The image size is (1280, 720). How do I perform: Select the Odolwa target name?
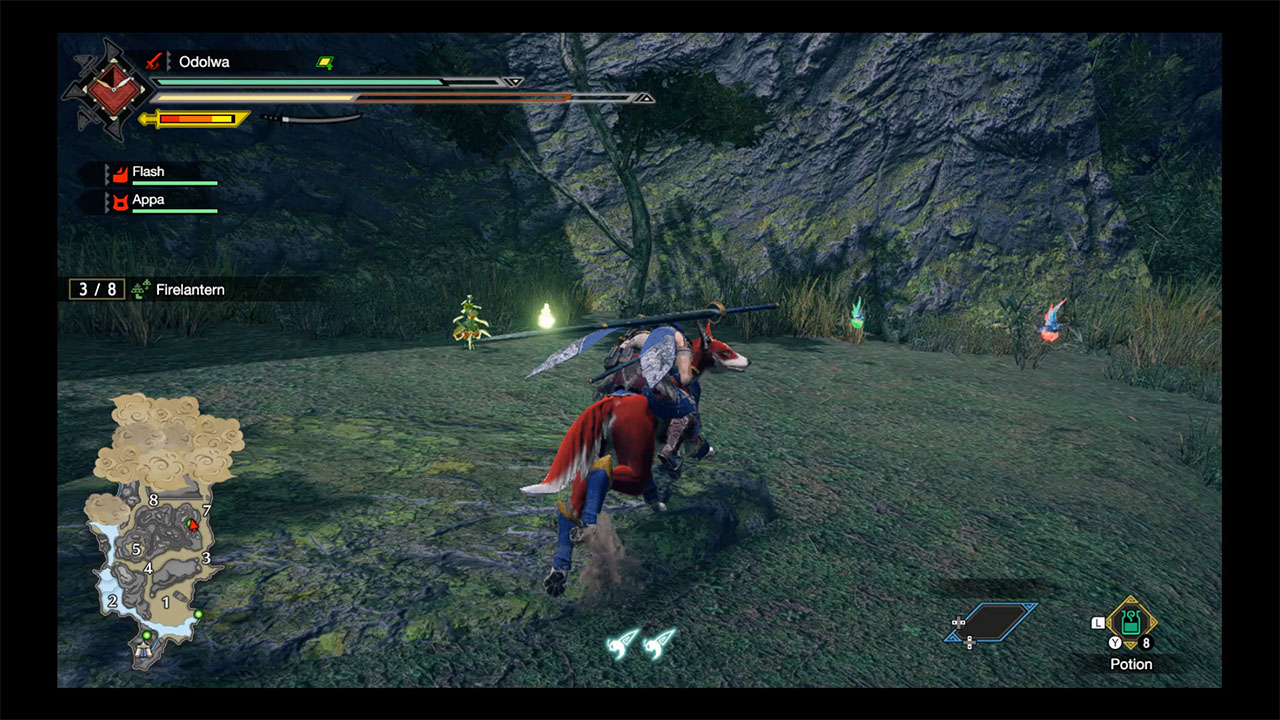203,62
